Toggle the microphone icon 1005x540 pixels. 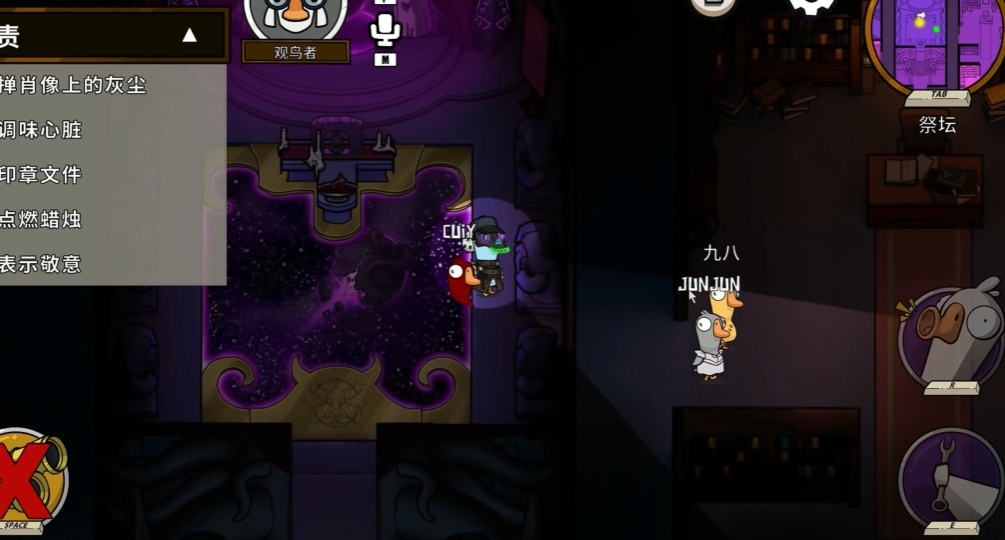pos(385,30)
